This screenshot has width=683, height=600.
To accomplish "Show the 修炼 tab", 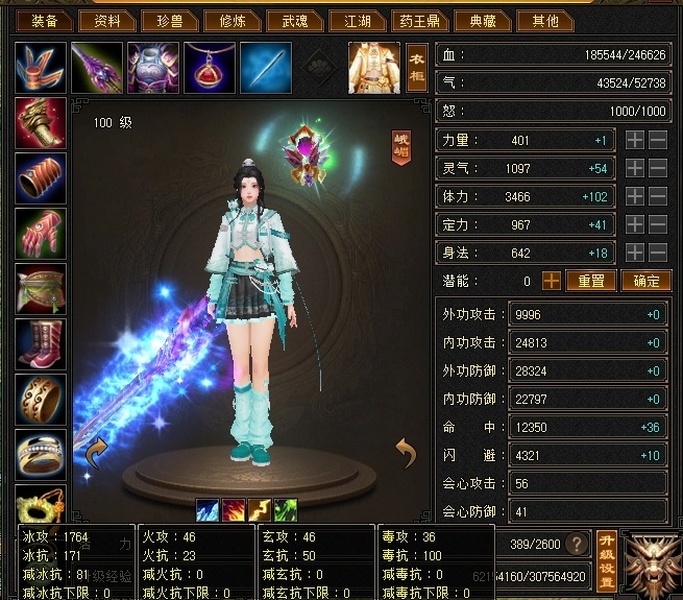I will tap(231, 21).
